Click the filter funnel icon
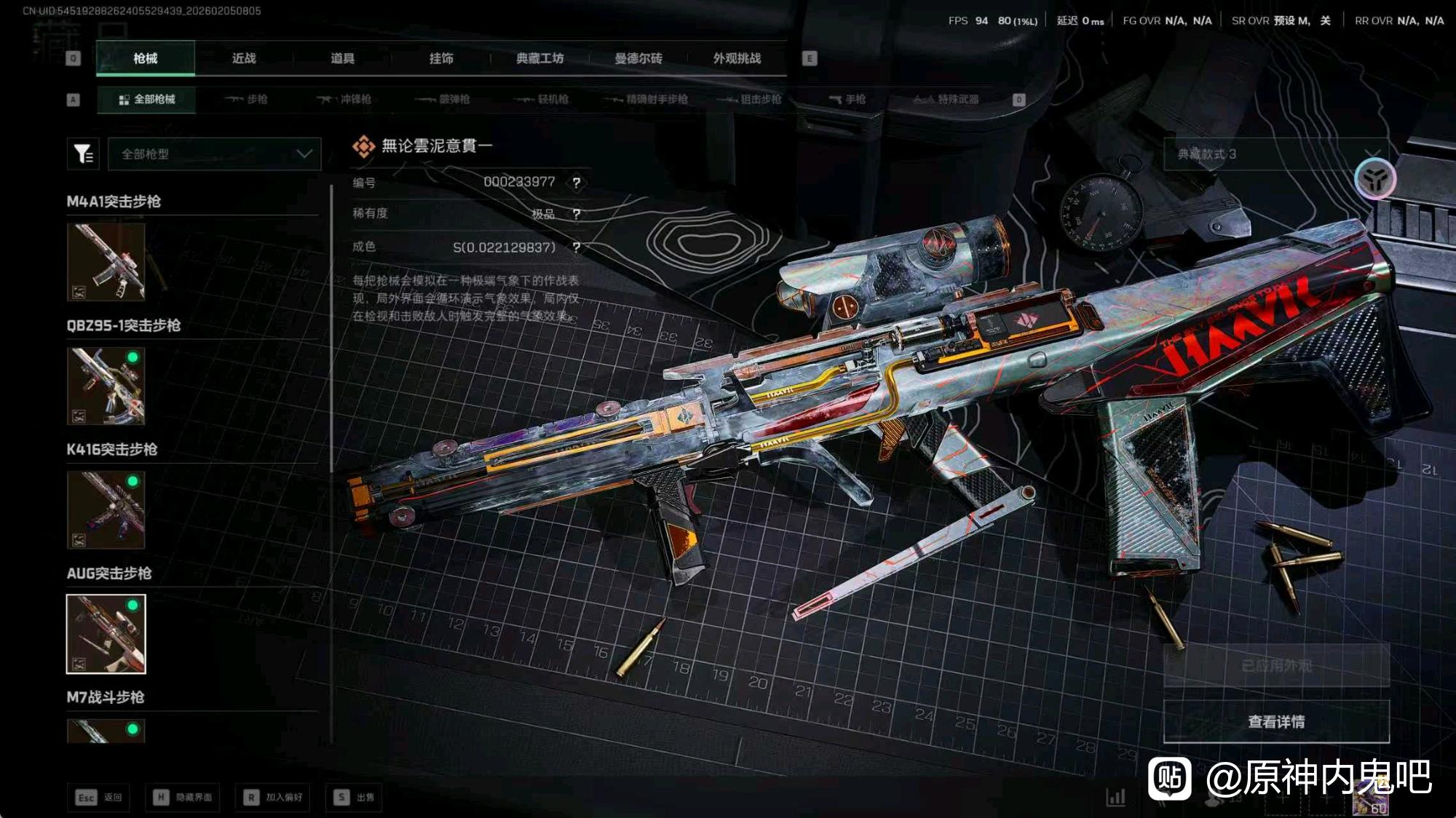The width and height of the screenshot is (1456, 818). pyautogui.click(x=83, y=154)
